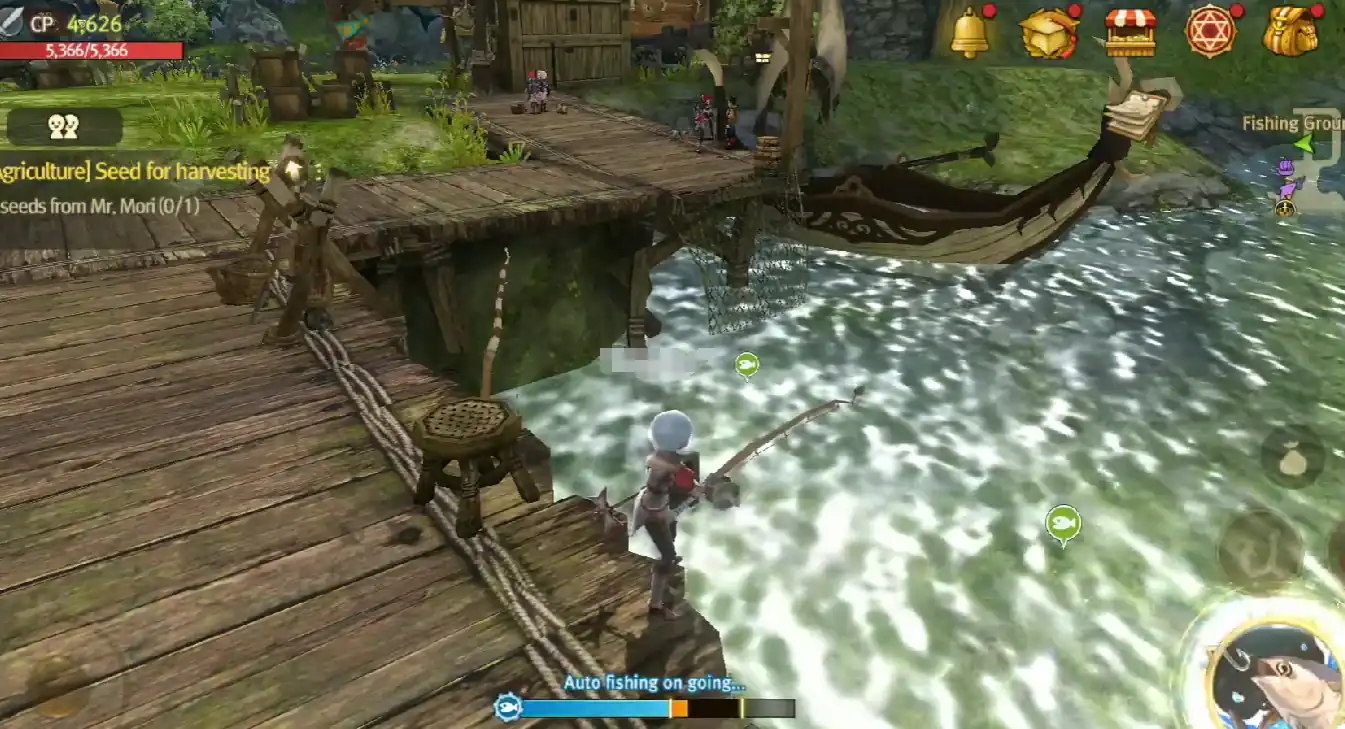This screenshot has height=729, width=1345.
Task: Open the red hexagram emblem menu
Action: pos(1210,31)
